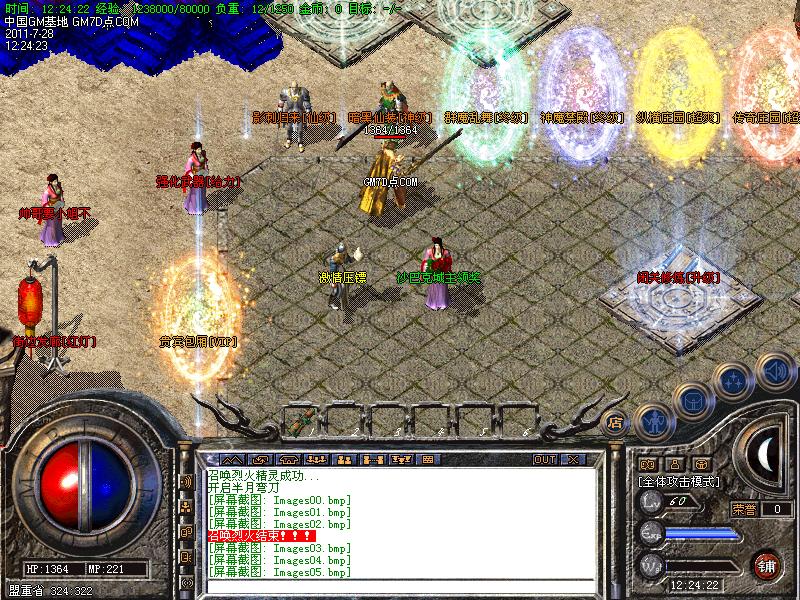Switch the 全体攻击模式 attack mode label
This screenshot has height=600, width=800.
point(682,481)
